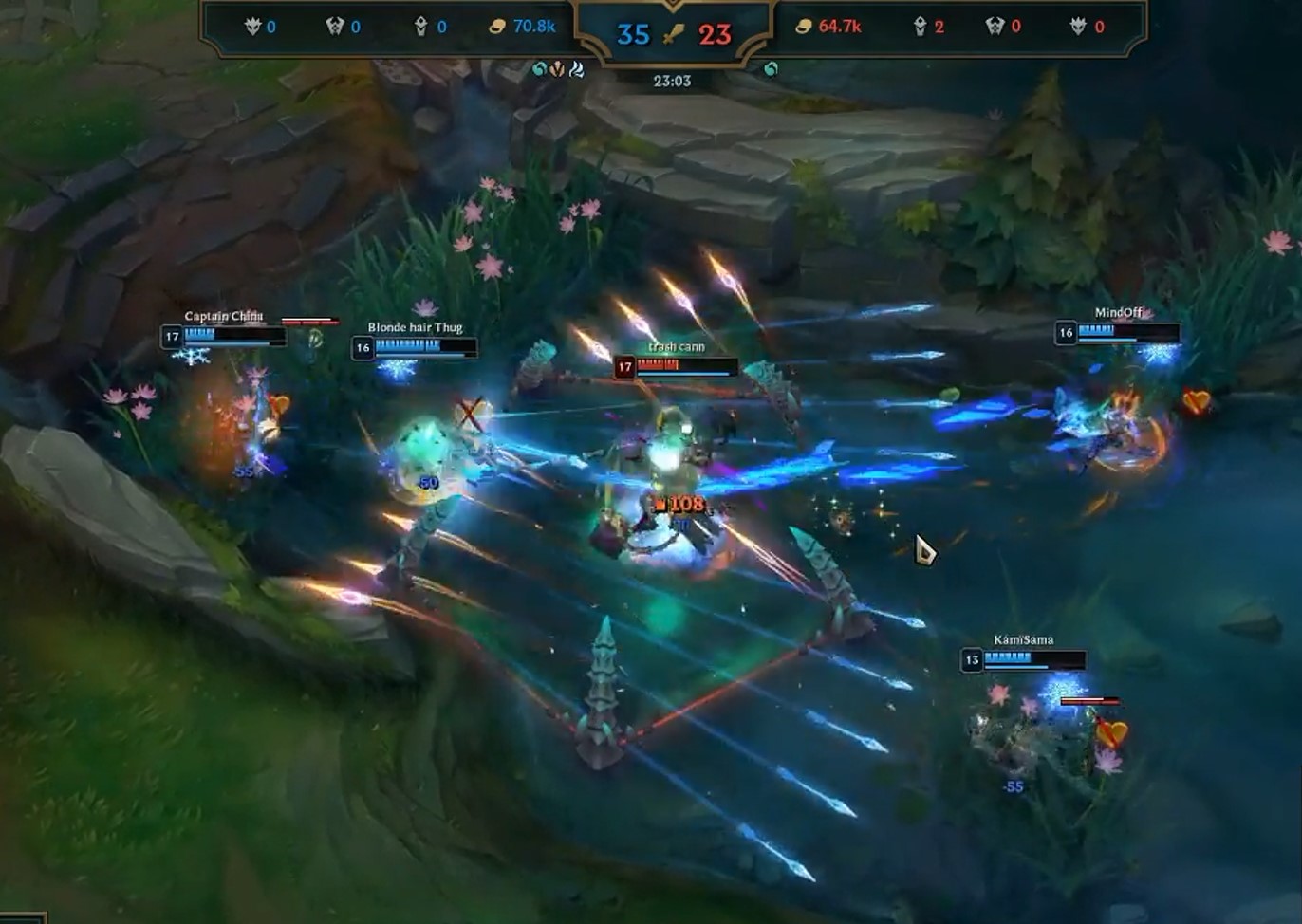Click the infernal drake icon near the timer

(x=558, y=69)
